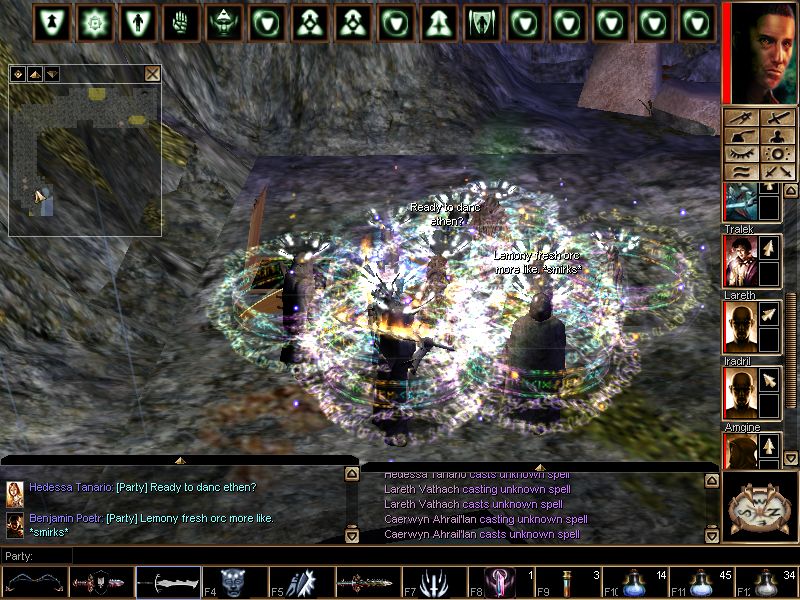Use the white potion with 34 charges

pyautogui.click(x=768, y=583)
